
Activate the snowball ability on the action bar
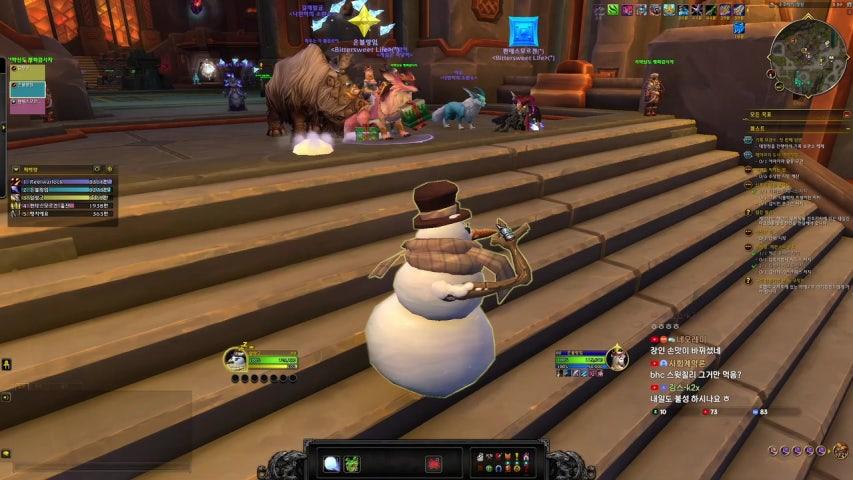331,463
